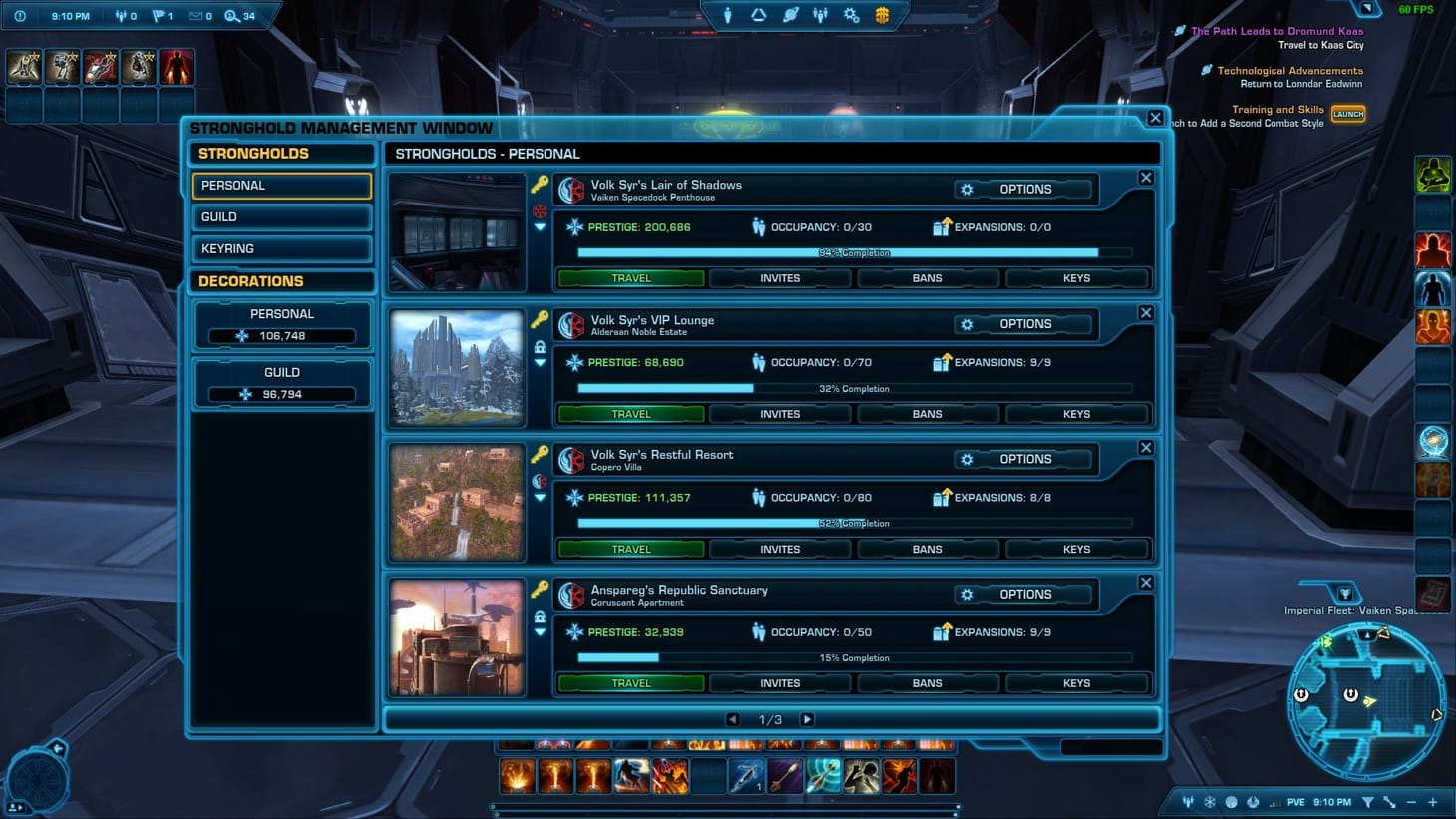Open the Cartel Market icon at top center

882,15
